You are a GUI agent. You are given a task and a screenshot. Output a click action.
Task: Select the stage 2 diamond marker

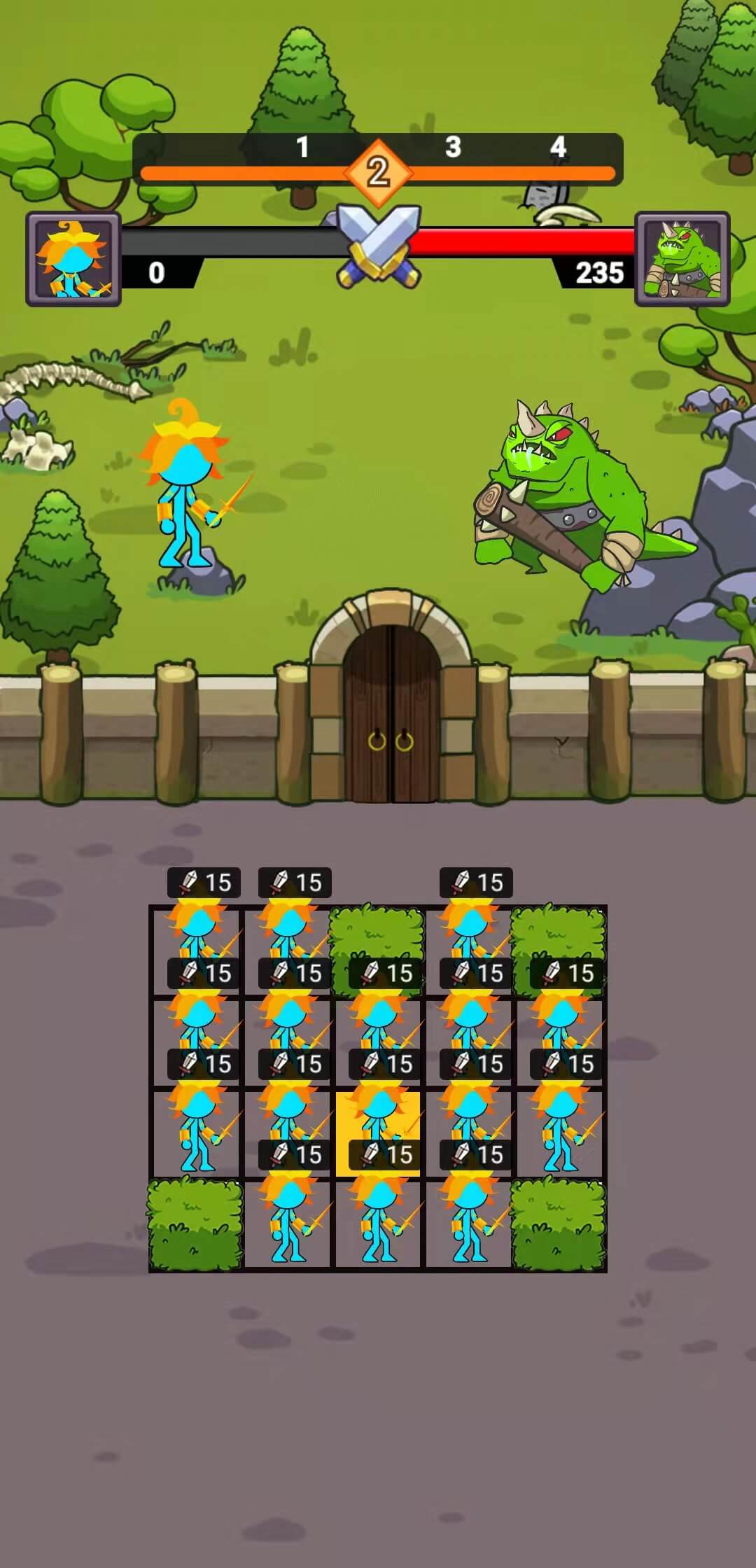click(x=378, y=172)
